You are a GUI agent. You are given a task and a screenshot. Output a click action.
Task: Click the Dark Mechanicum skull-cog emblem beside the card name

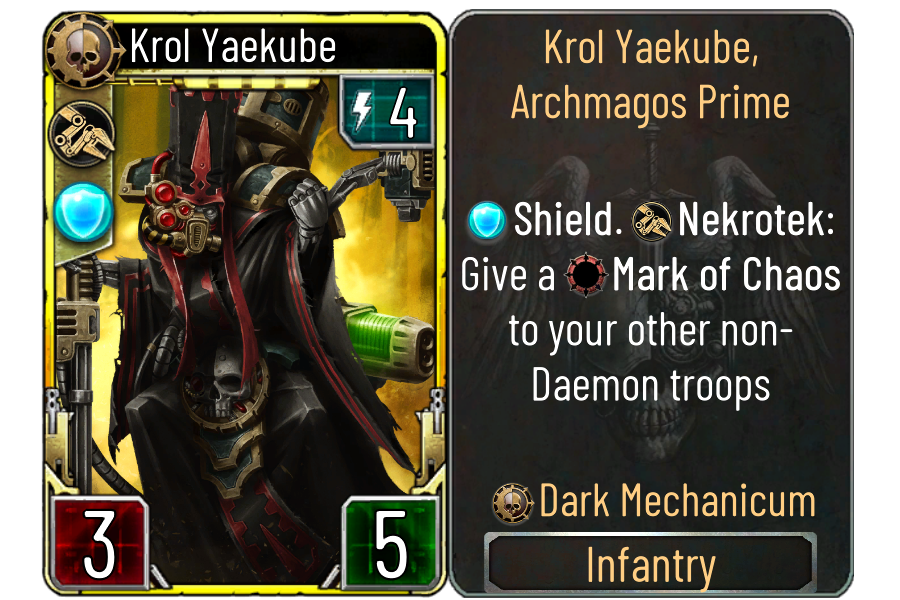(x=84, y=47)
